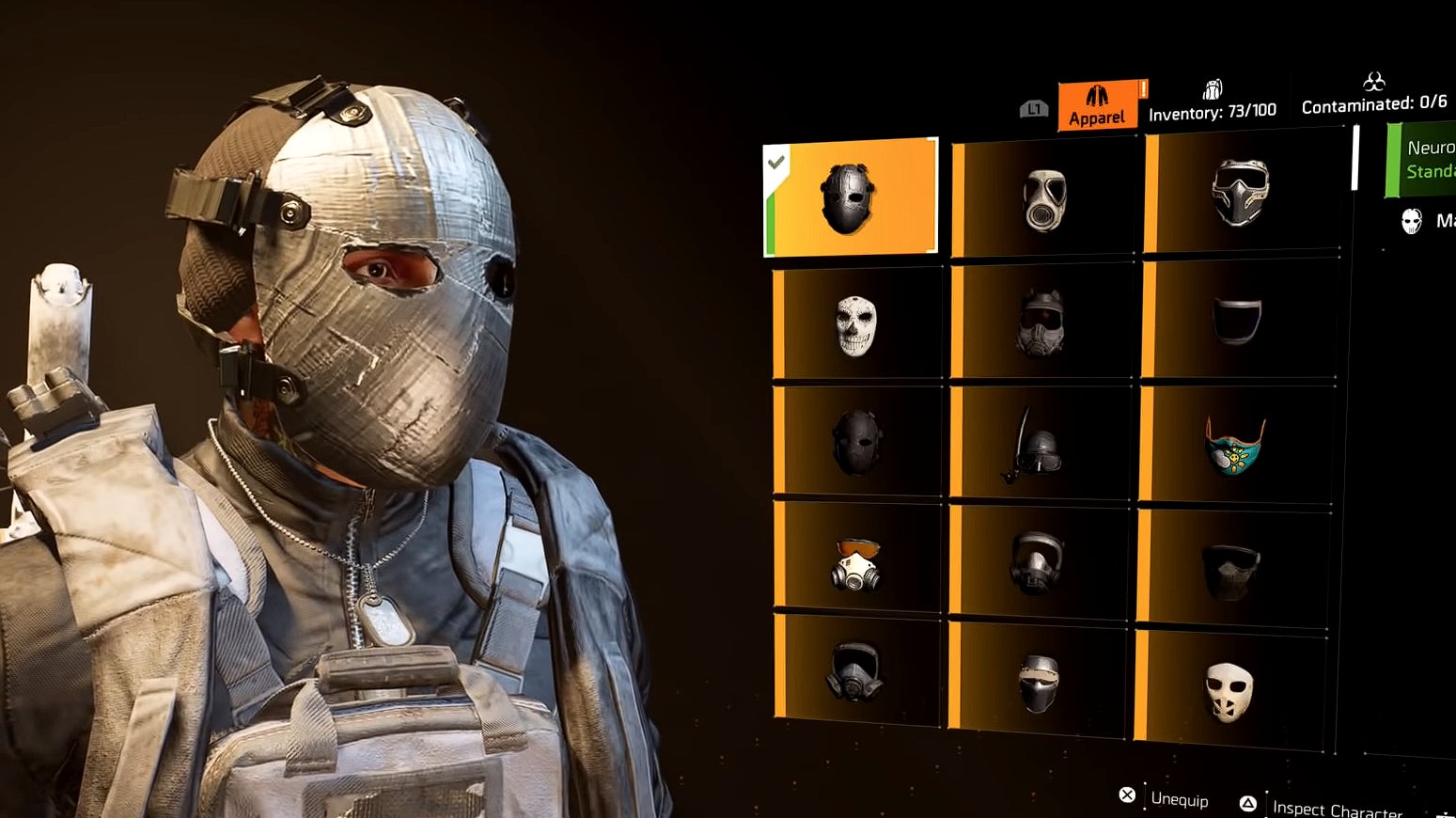Pick the helmeted gray gas mask
1456x818 pixels.
pyautogui.click(x=1040, y=322)
